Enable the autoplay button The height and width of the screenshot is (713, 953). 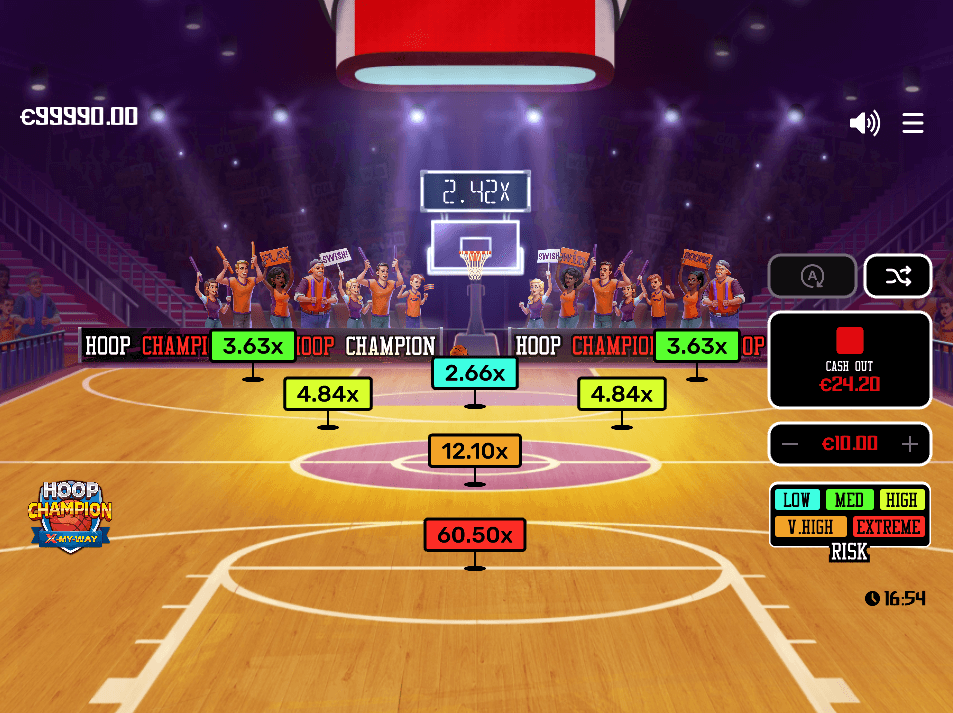tap(812, 276)
